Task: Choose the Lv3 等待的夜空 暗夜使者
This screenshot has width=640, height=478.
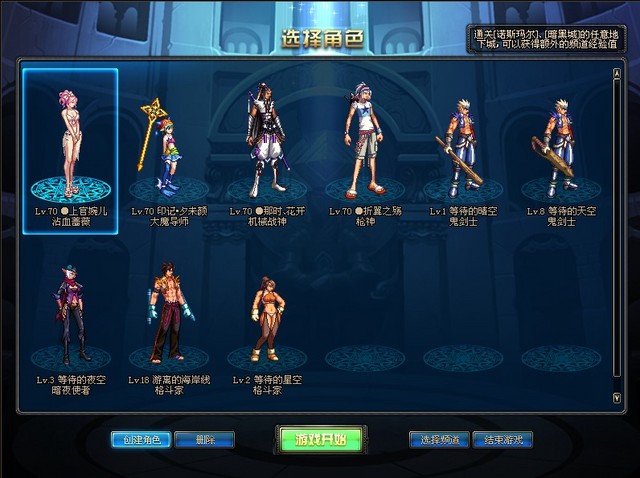Action: click(x=70, y=315)
